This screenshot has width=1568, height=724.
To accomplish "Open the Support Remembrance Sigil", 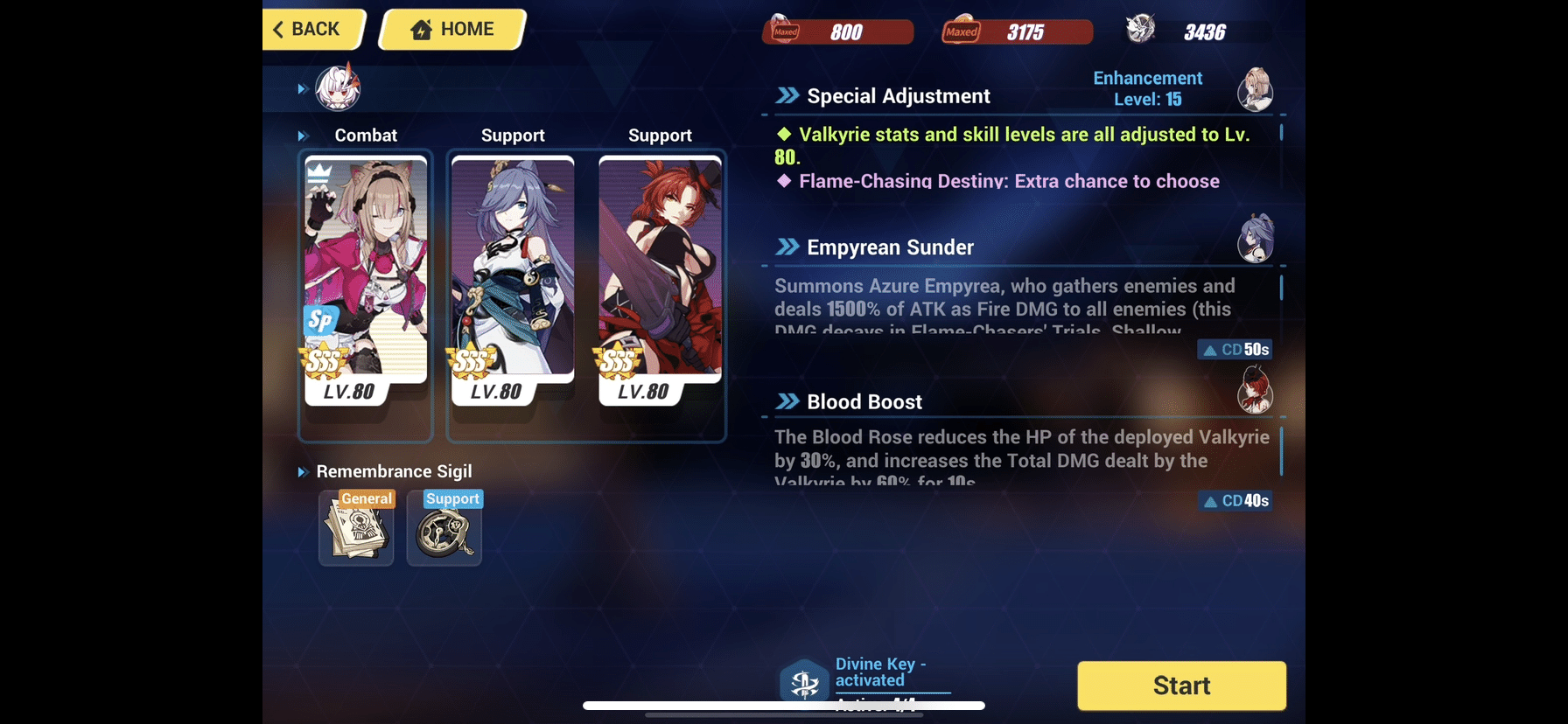I will [x=444, y=528].
